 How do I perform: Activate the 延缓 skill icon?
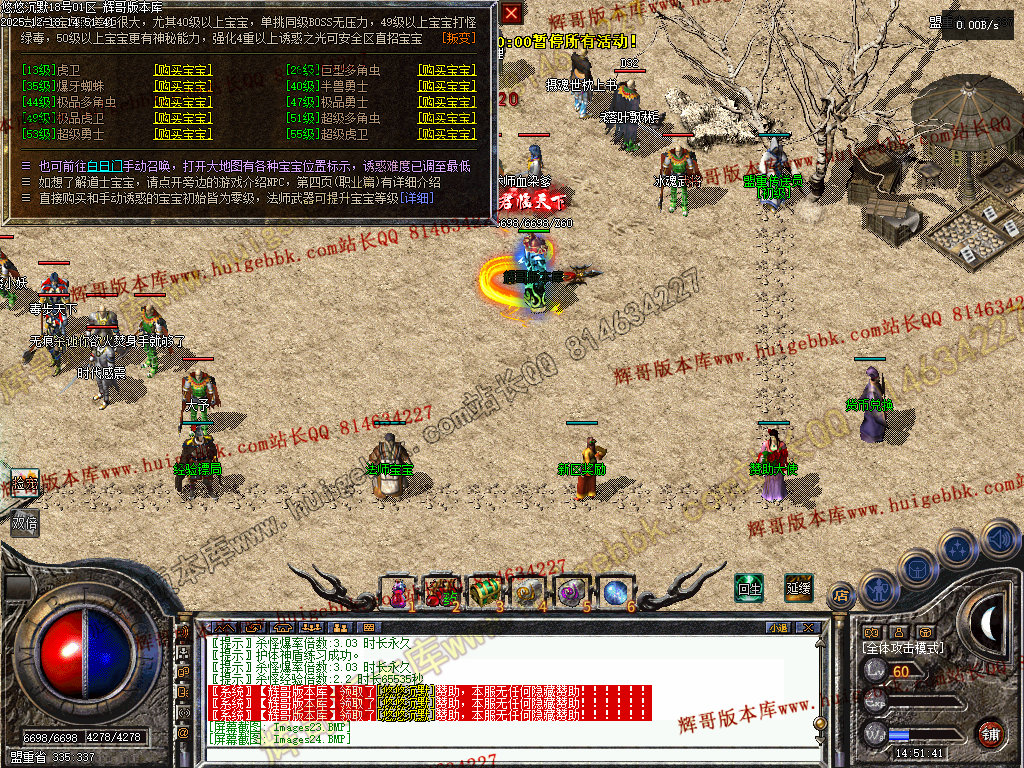click(x=798, y=587)
